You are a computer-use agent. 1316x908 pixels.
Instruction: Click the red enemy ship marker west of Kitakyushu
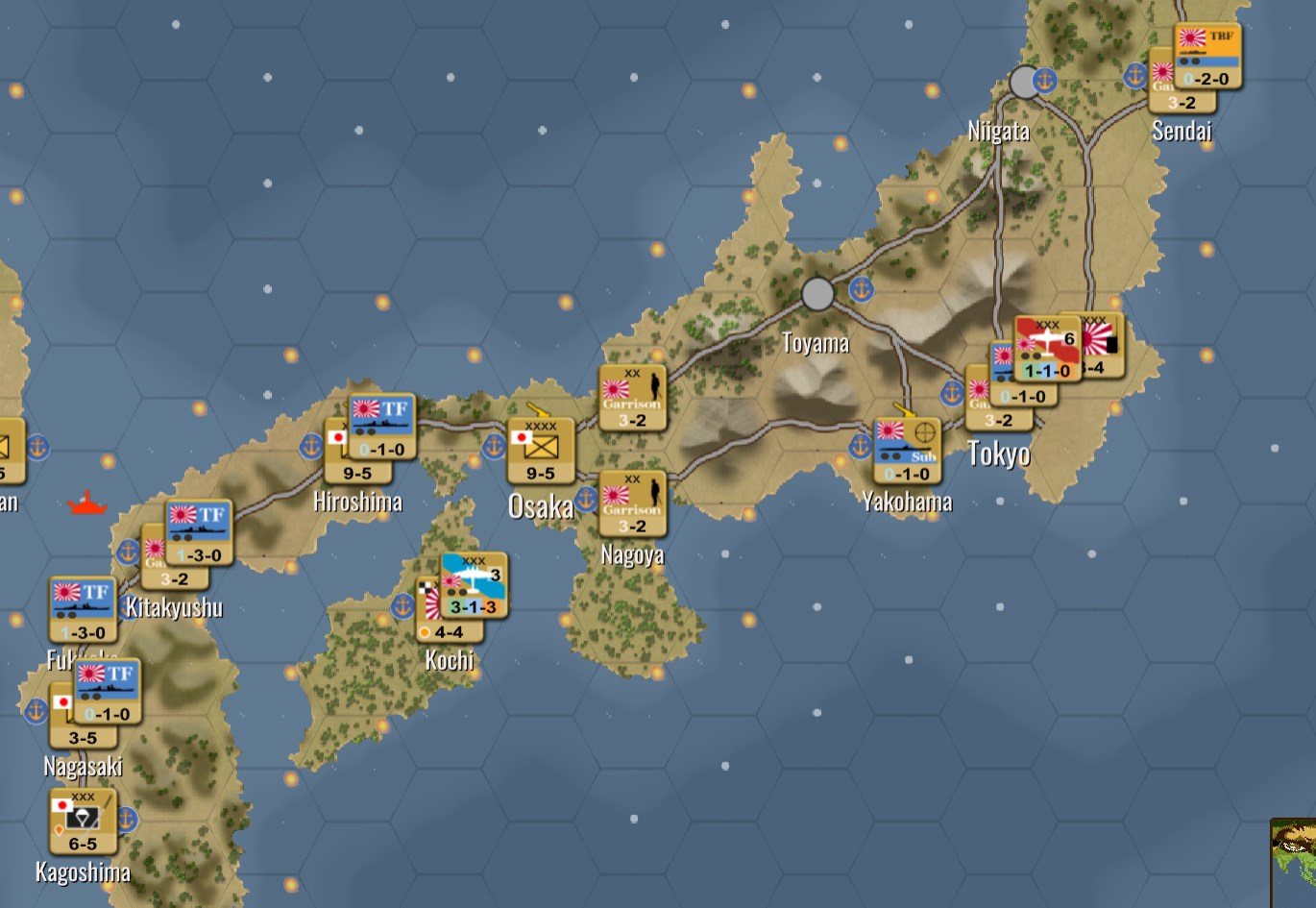coord(87,502)
